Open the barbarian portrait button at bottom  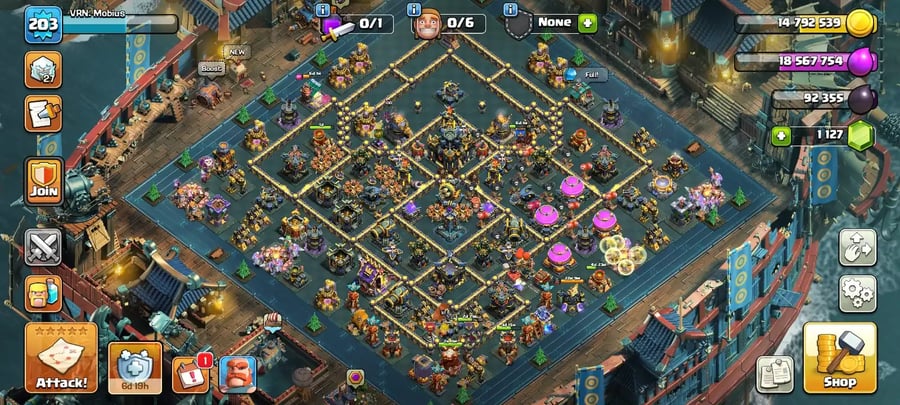tap(238, 374)
